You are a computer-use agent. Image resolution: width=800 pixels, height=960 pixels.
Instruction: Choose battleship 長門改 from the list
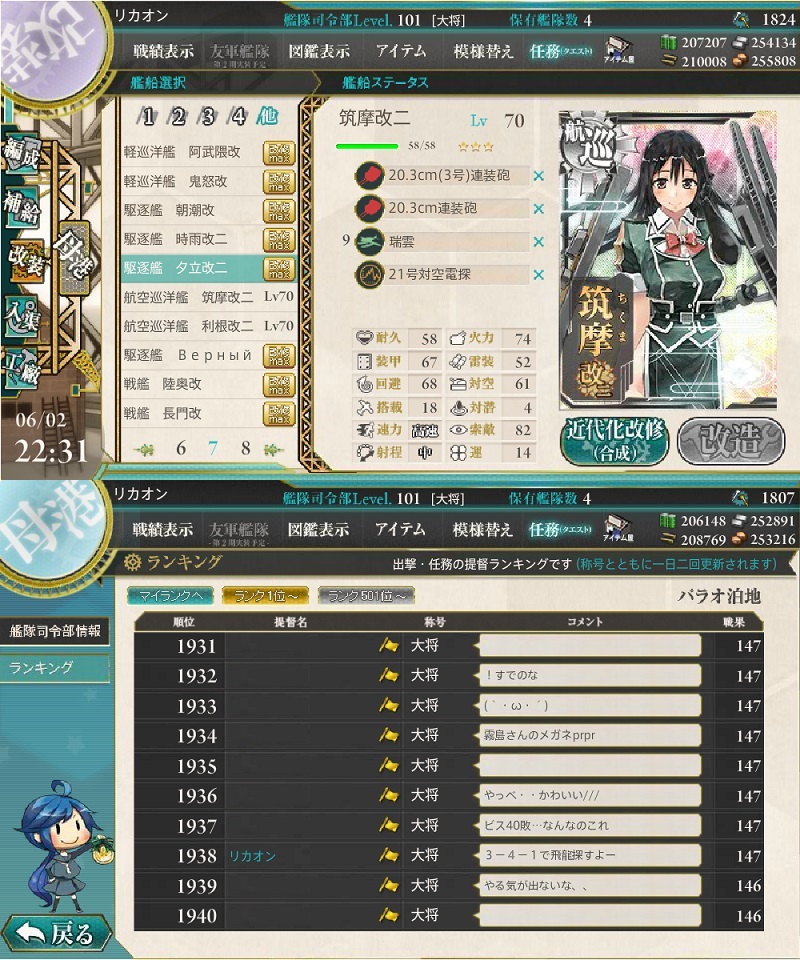208,412
